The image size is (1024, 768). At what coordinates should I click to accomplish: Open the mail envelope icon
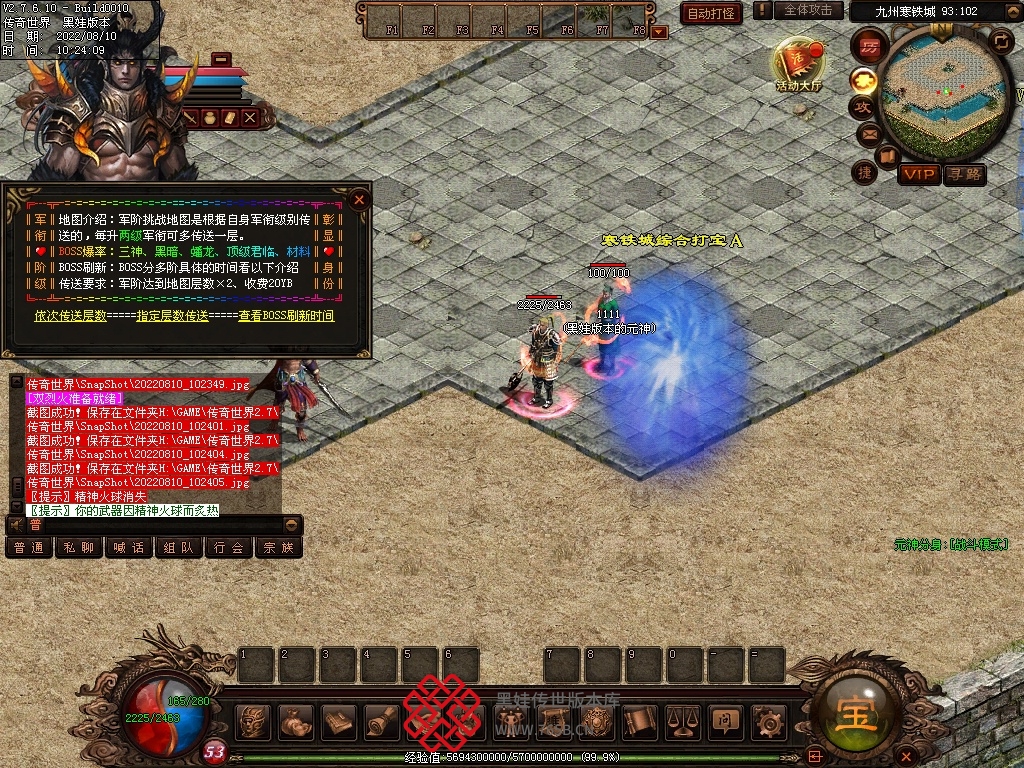(x=868, y=133)
